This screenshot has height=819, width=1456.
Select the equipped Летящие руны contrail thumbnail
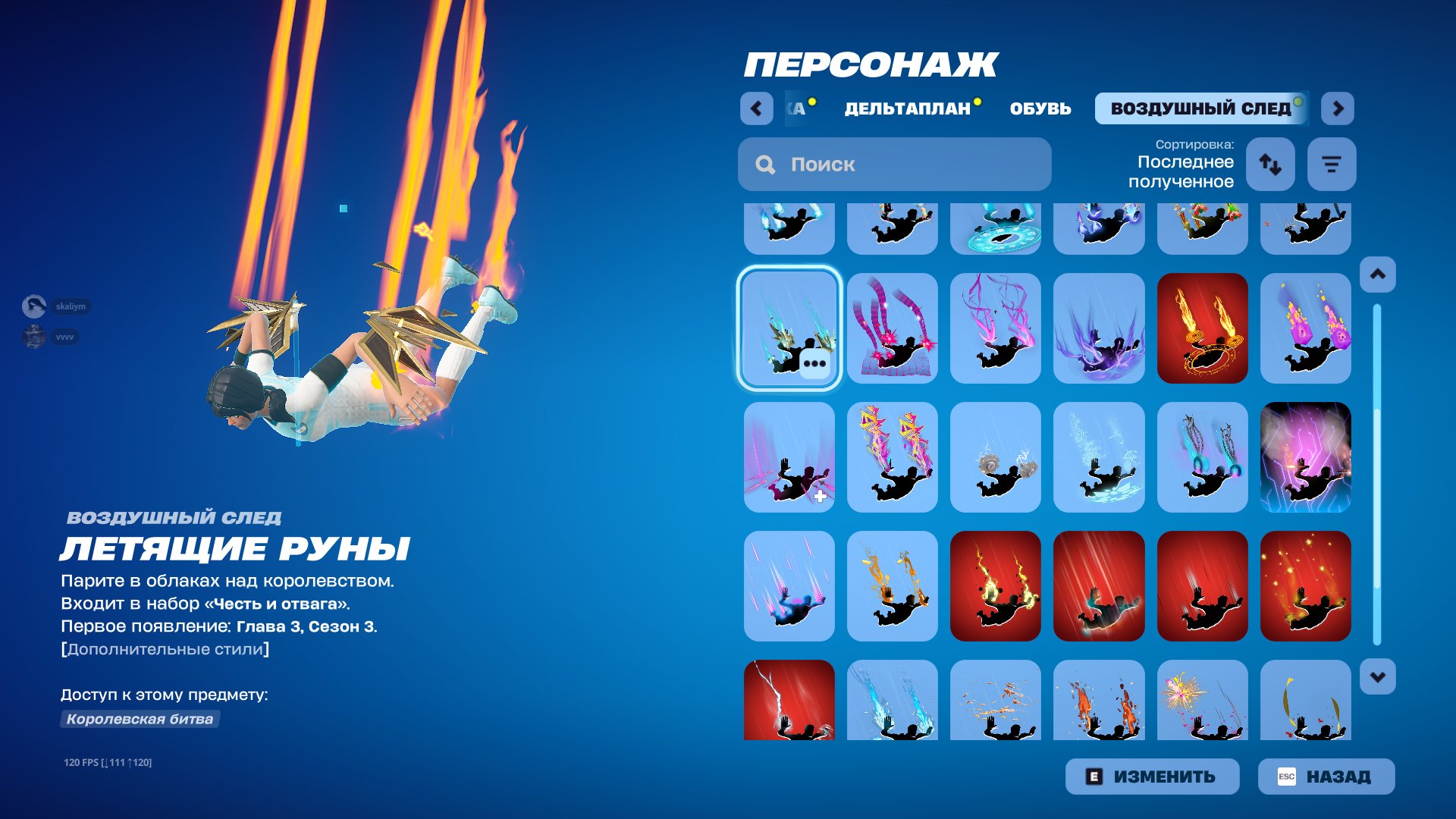pos(789,329)
